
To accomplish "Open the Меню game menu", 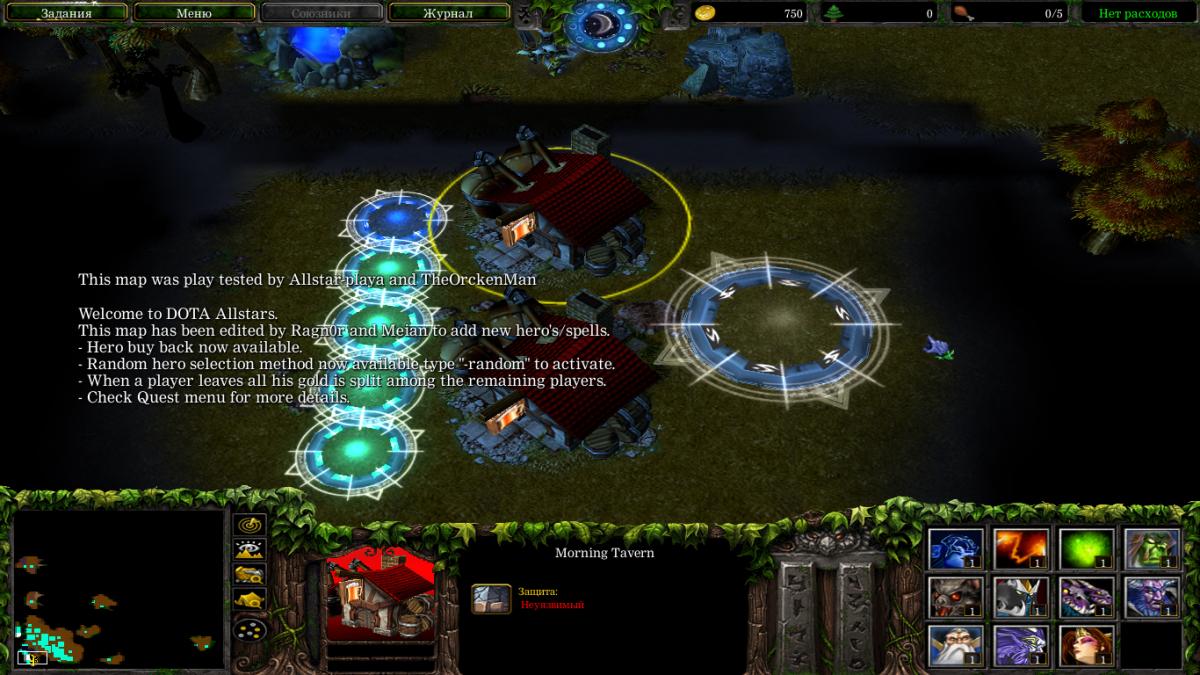I will (x=193, y=14).
